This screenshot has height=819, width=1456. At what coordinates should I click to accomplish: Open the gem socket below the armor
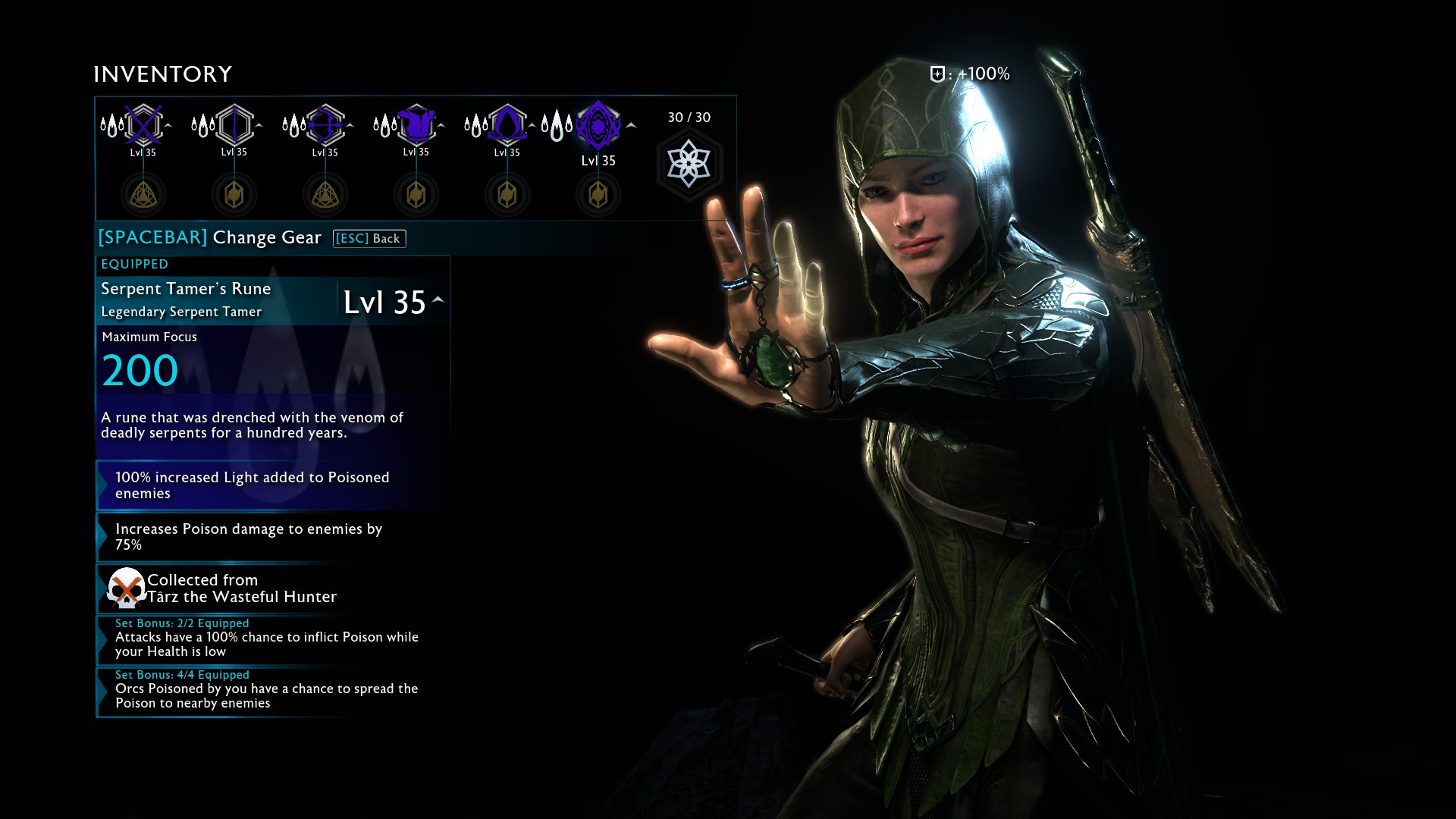tap(416, 195)
